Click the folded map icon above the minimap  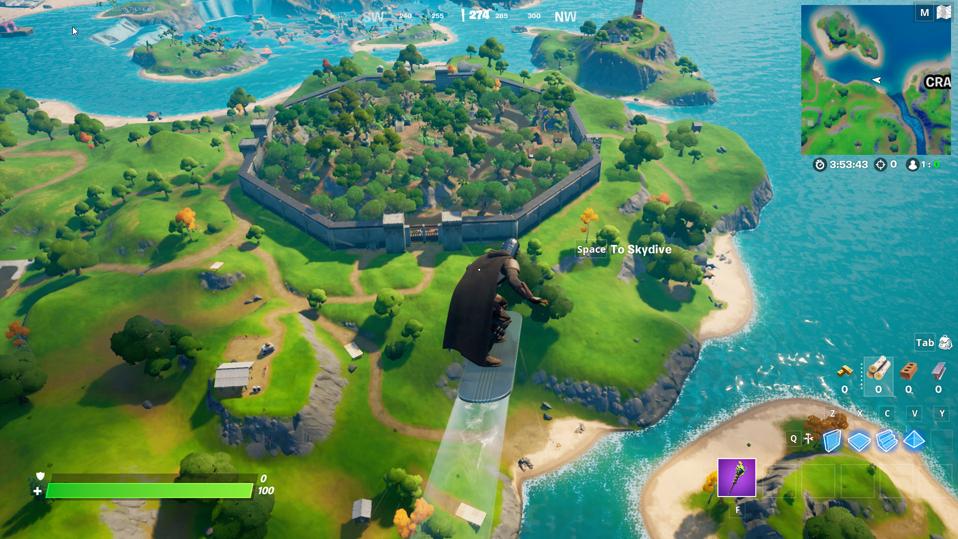pyautogui.click(x=943, y=13)
